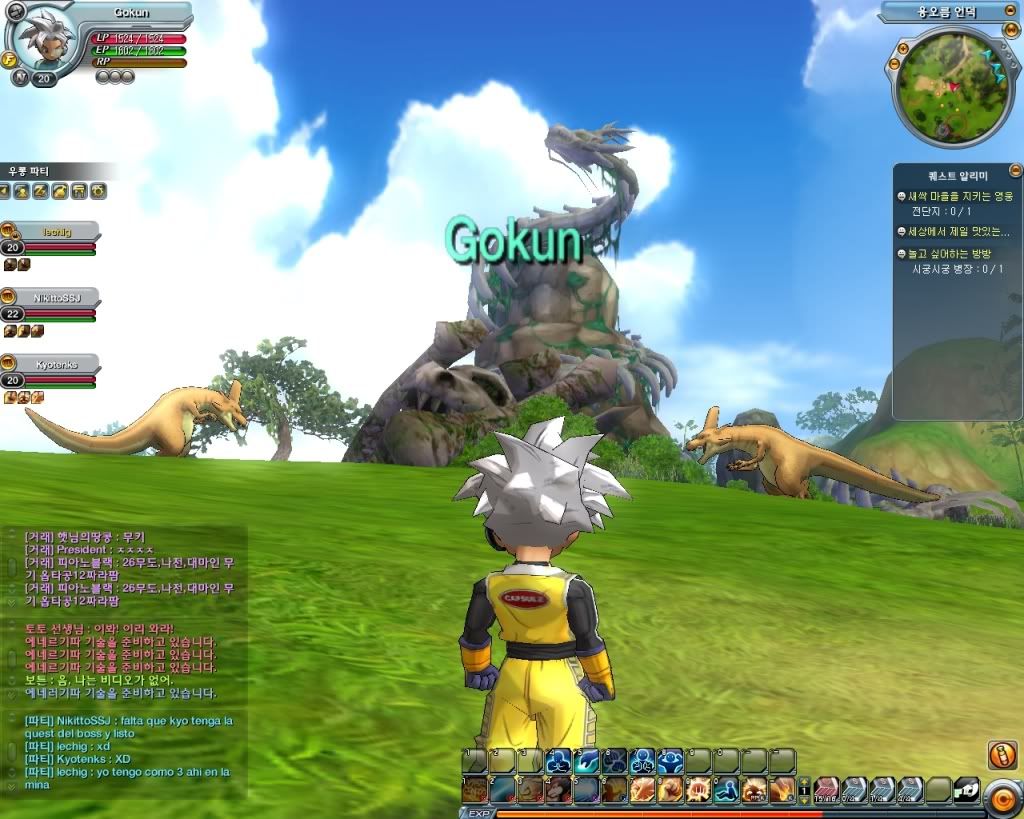Image resolution: width=1024 pixels, height=819 pixels.
Task: Select the third quest in the tracker list
Action: (956, 255)
